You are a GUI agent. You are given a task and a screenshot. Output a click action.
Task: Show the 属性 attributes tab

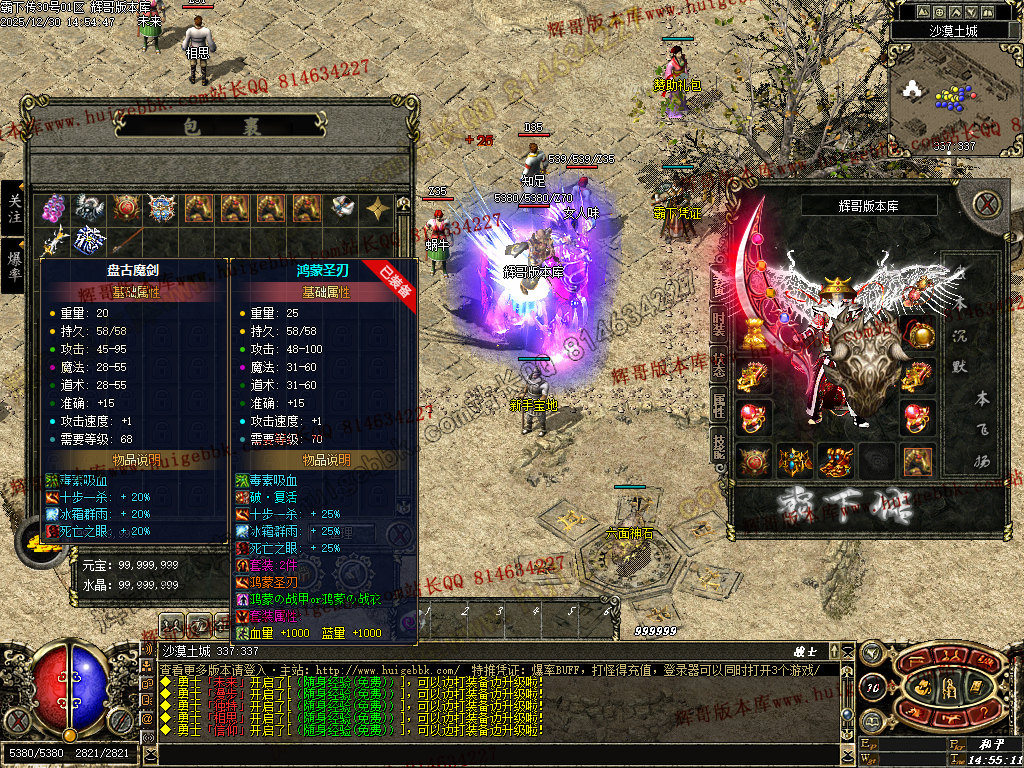[x=719, y=404]
